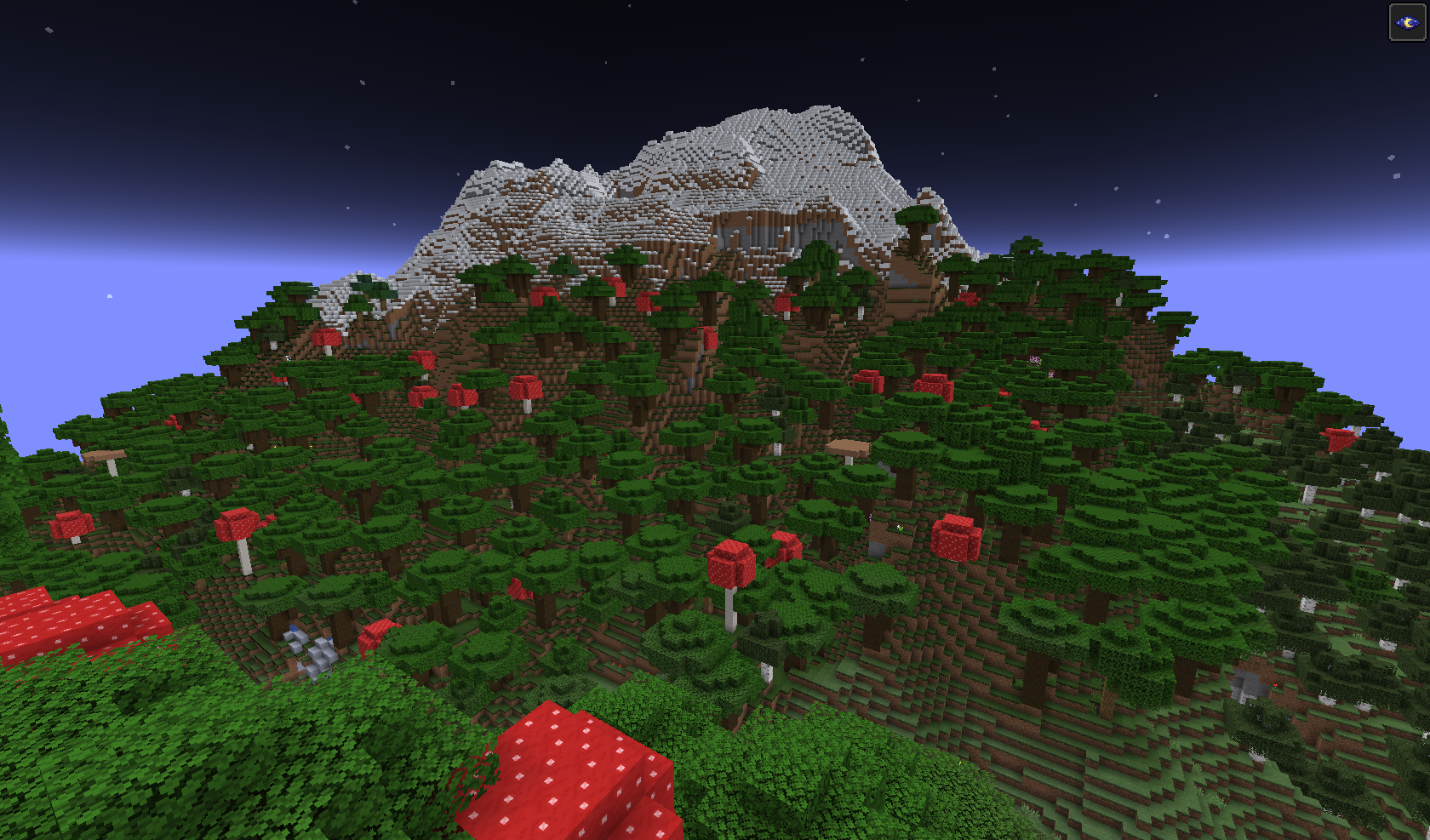Click the night vision status effect icon
Viewport: 1430px width, 840px height.
(x=1407, y=22)
